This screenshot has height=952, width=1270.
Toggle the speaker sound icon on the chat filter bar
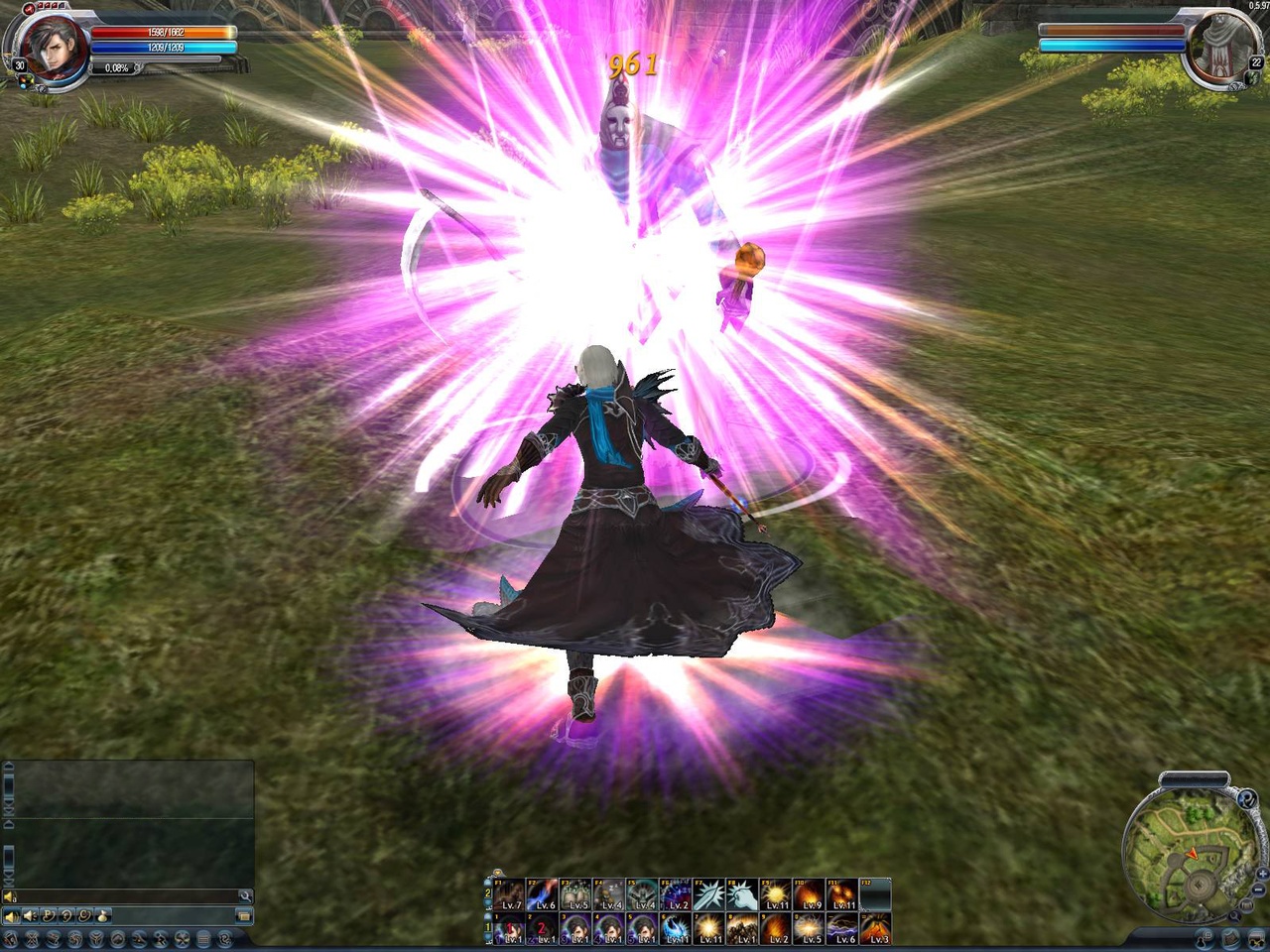point(12,915)
